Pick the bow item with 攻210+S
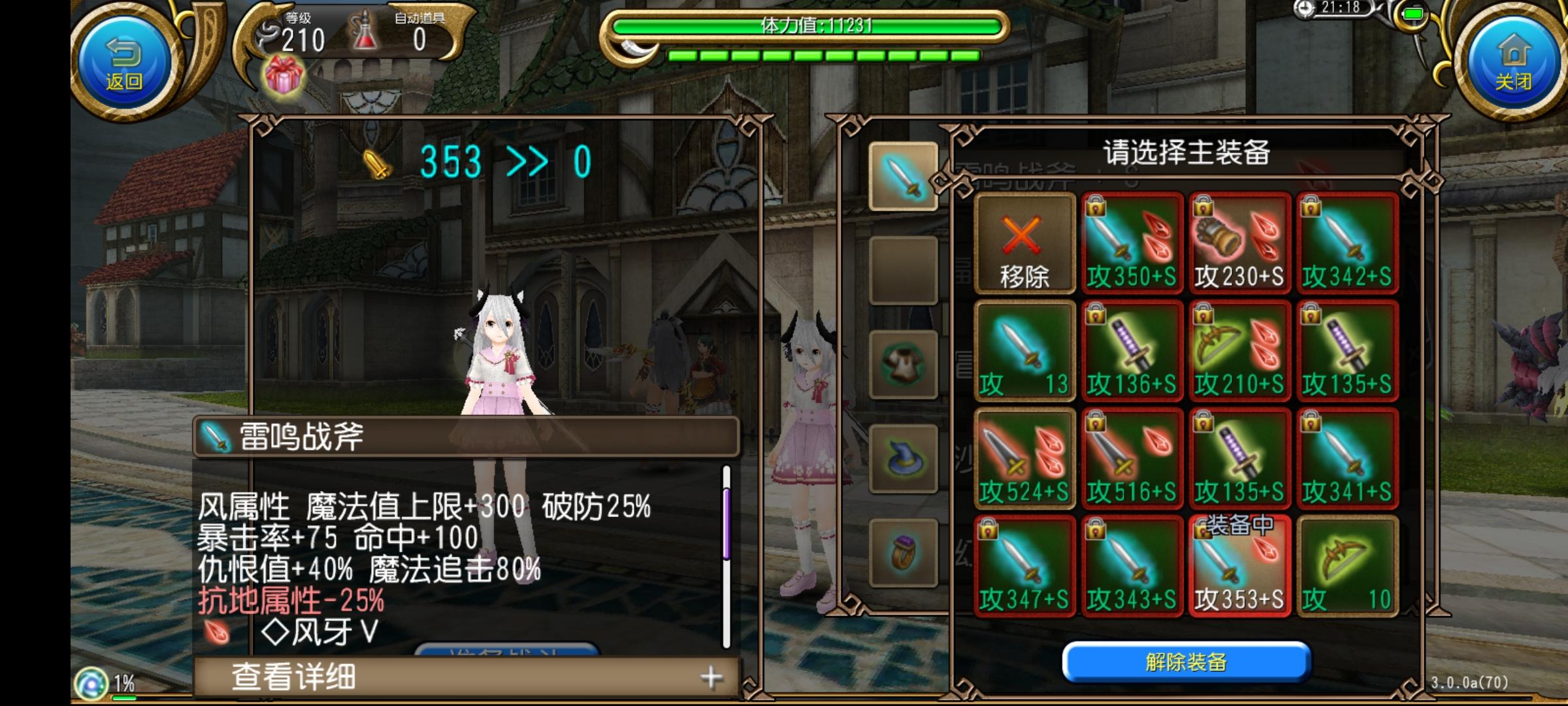The height and width of the screenshot is (706, 1568). point(1240,350)
